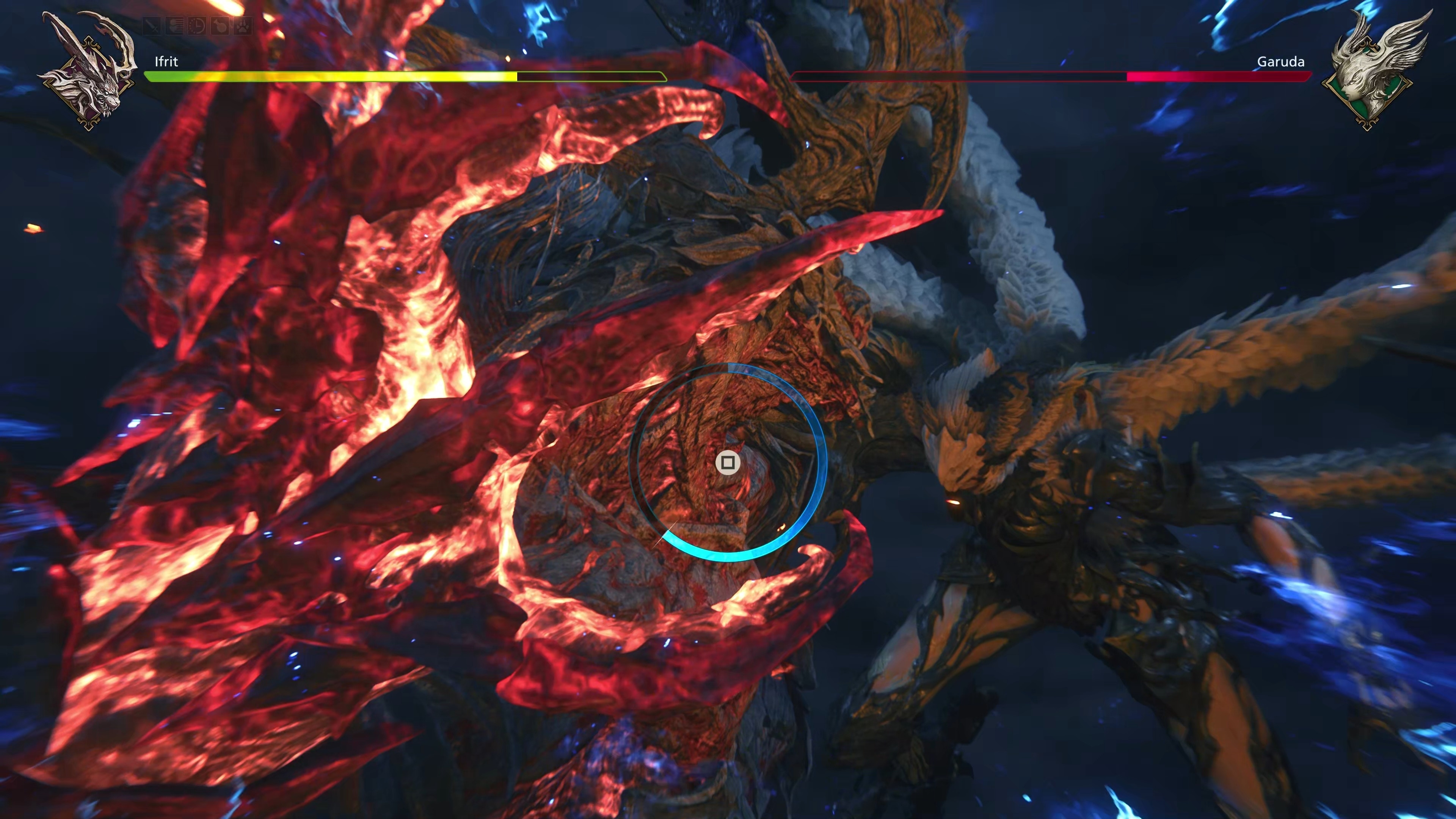Select the paw print status icon
The image size is (1456, 819).
point(243,26)
